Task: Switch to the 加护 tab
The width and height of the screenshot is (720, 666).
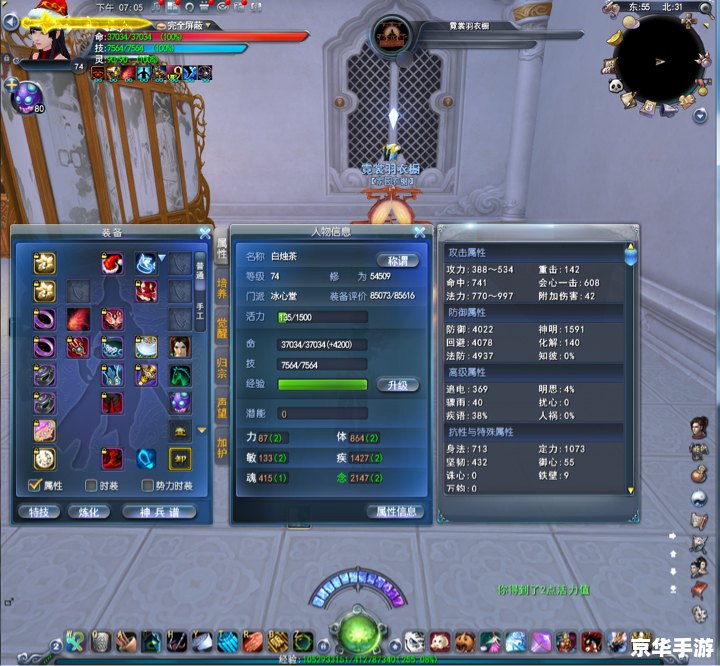Action: tap(222, 446)
